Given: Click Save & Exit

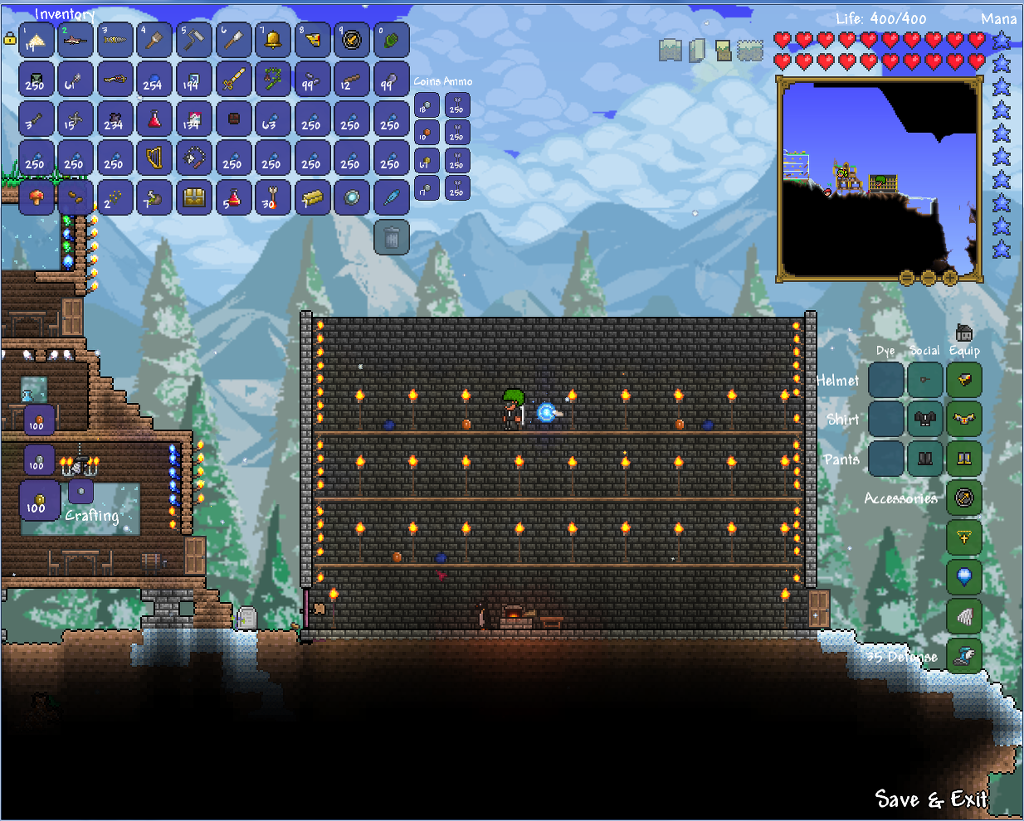Looking at the screenshot, I should 931,799.
